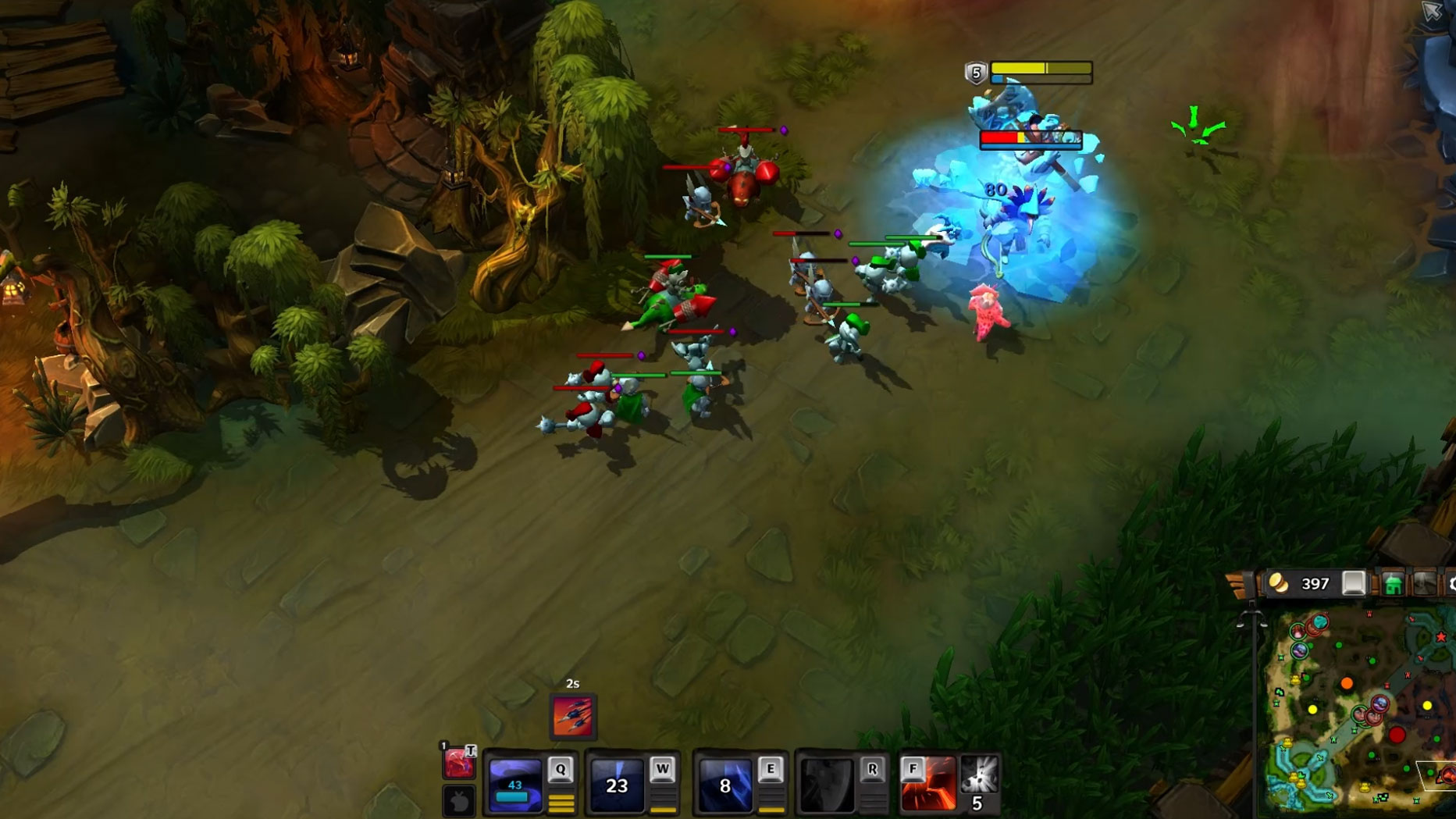Select the dark apple item slot
Image resolution: width=1456 pixels, height=819 pixels.
point(459,801)
